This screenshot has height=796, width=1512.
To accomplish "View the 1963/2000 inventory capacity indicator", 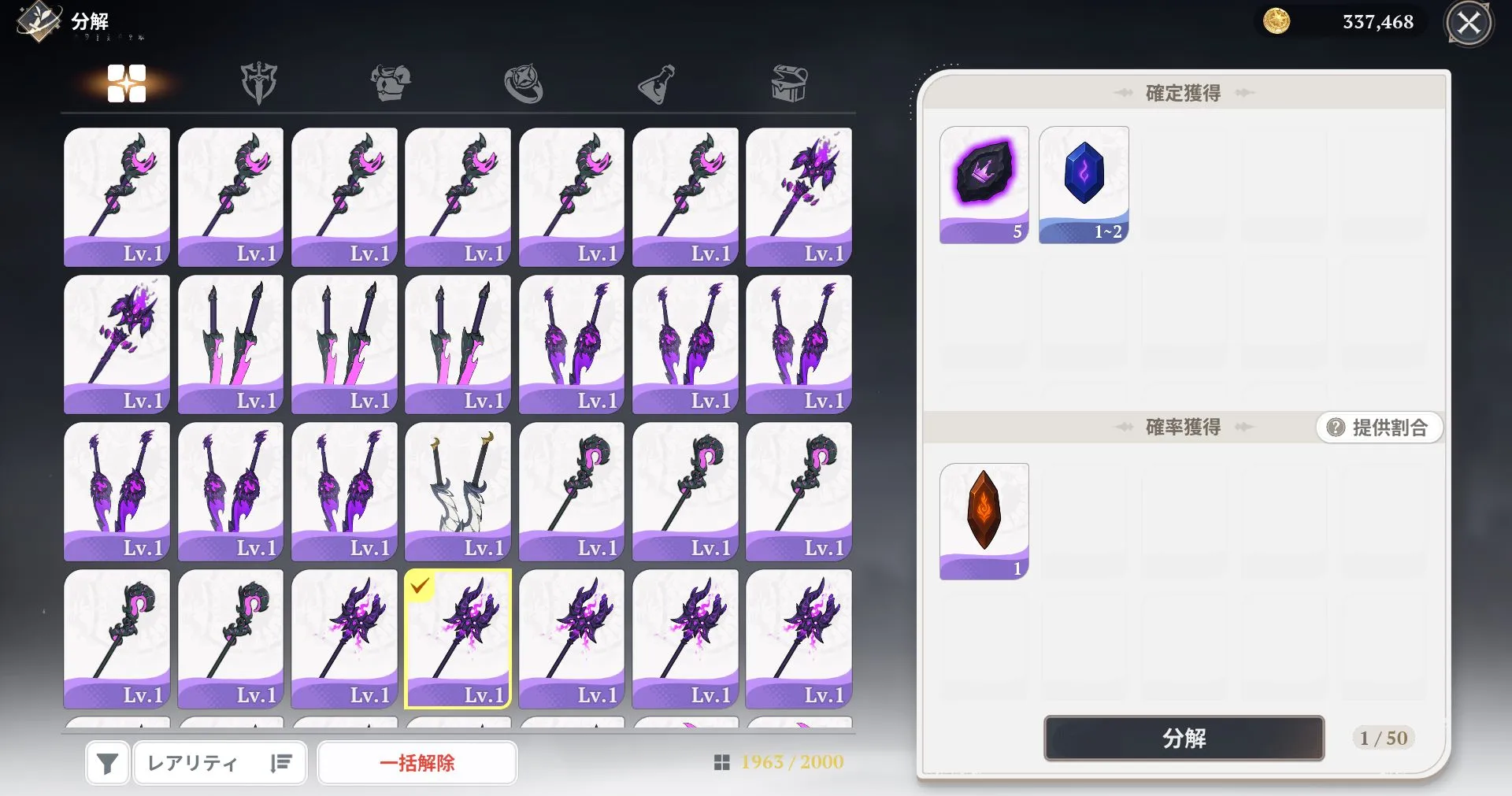I will pyautogui.click(x=780, y=762).
